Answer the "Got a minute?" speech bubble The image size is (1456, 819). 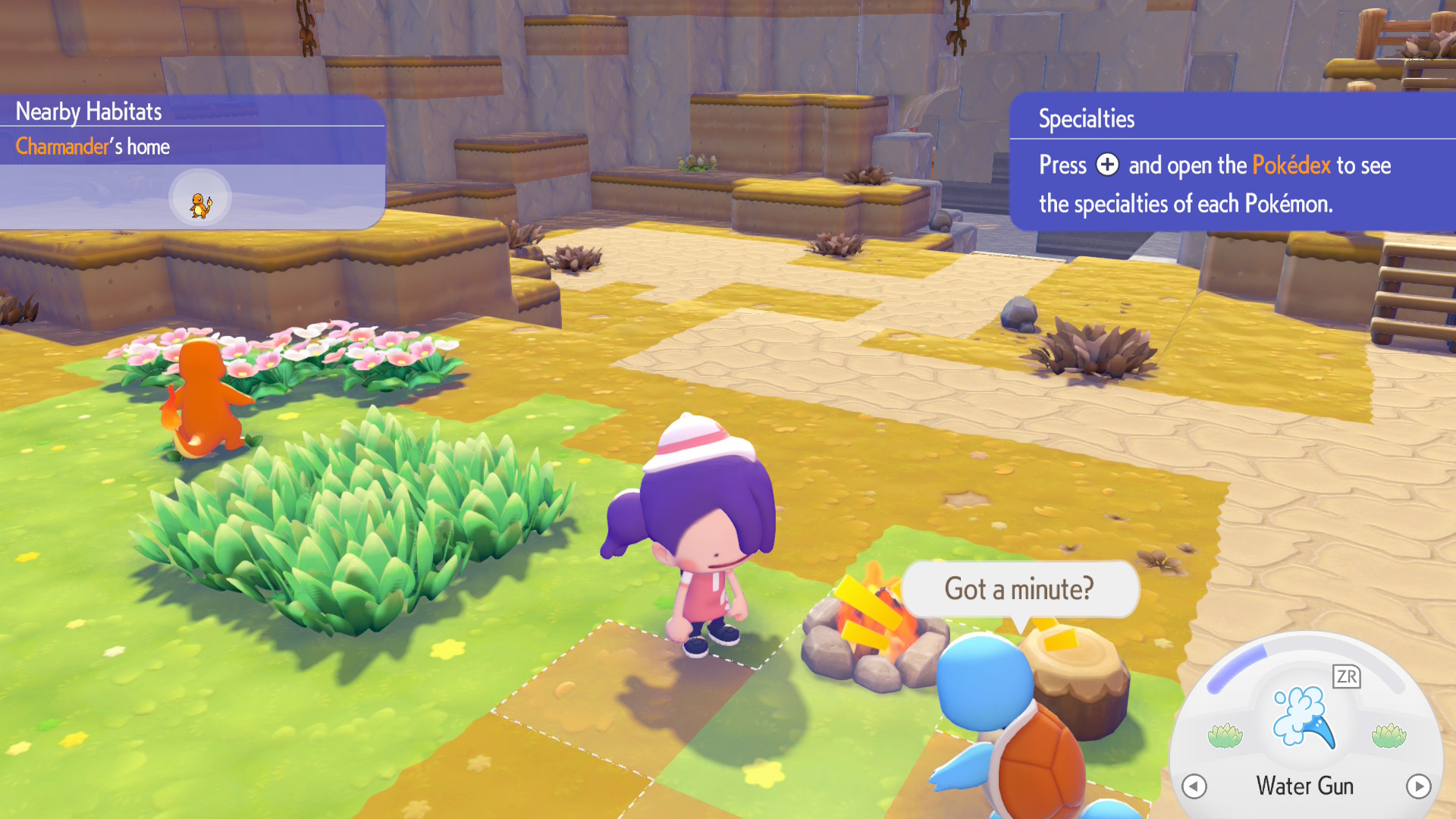pyautogui.click(x=1018, y=589)
